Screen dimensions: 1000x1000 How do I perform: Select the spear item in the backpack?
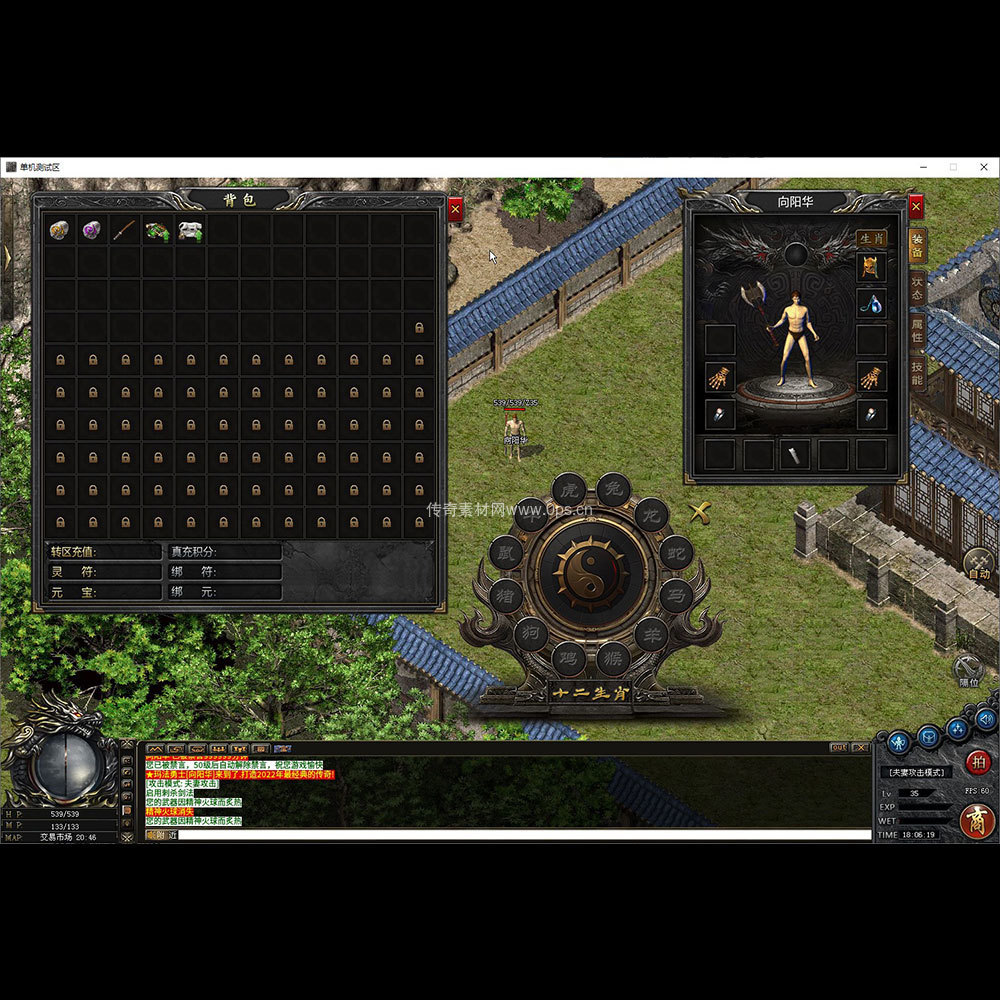tap(124, 230)
